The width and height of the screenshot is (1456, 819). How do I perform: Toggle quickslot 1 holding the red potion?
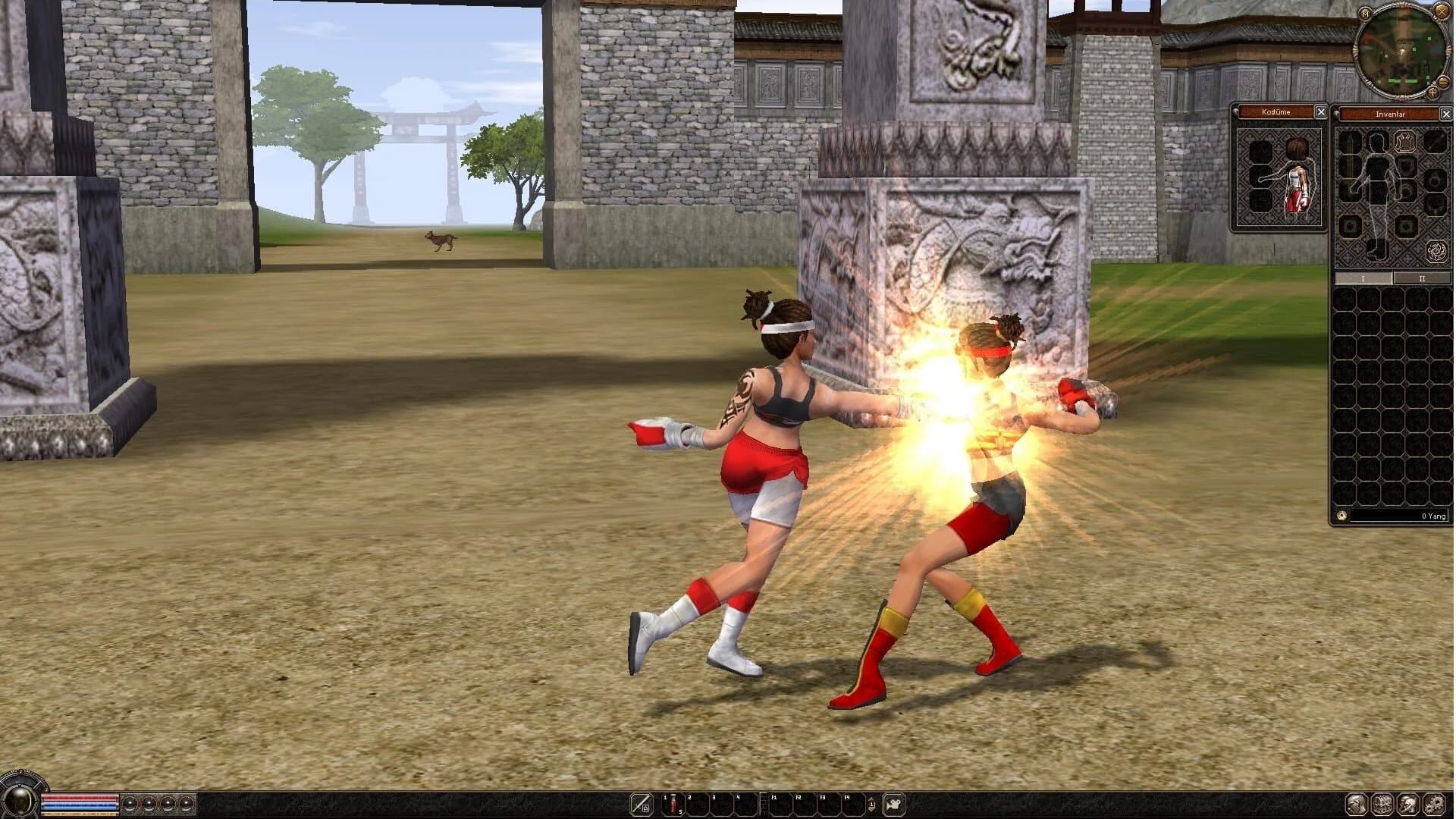pyautogui.click(x=673, y=805)
